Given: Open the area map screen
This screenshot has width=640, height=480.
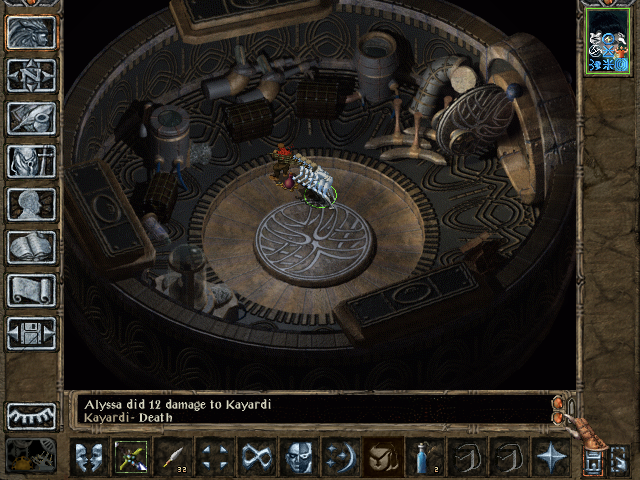Looking at the screenshot, I should tap(31, 75).
